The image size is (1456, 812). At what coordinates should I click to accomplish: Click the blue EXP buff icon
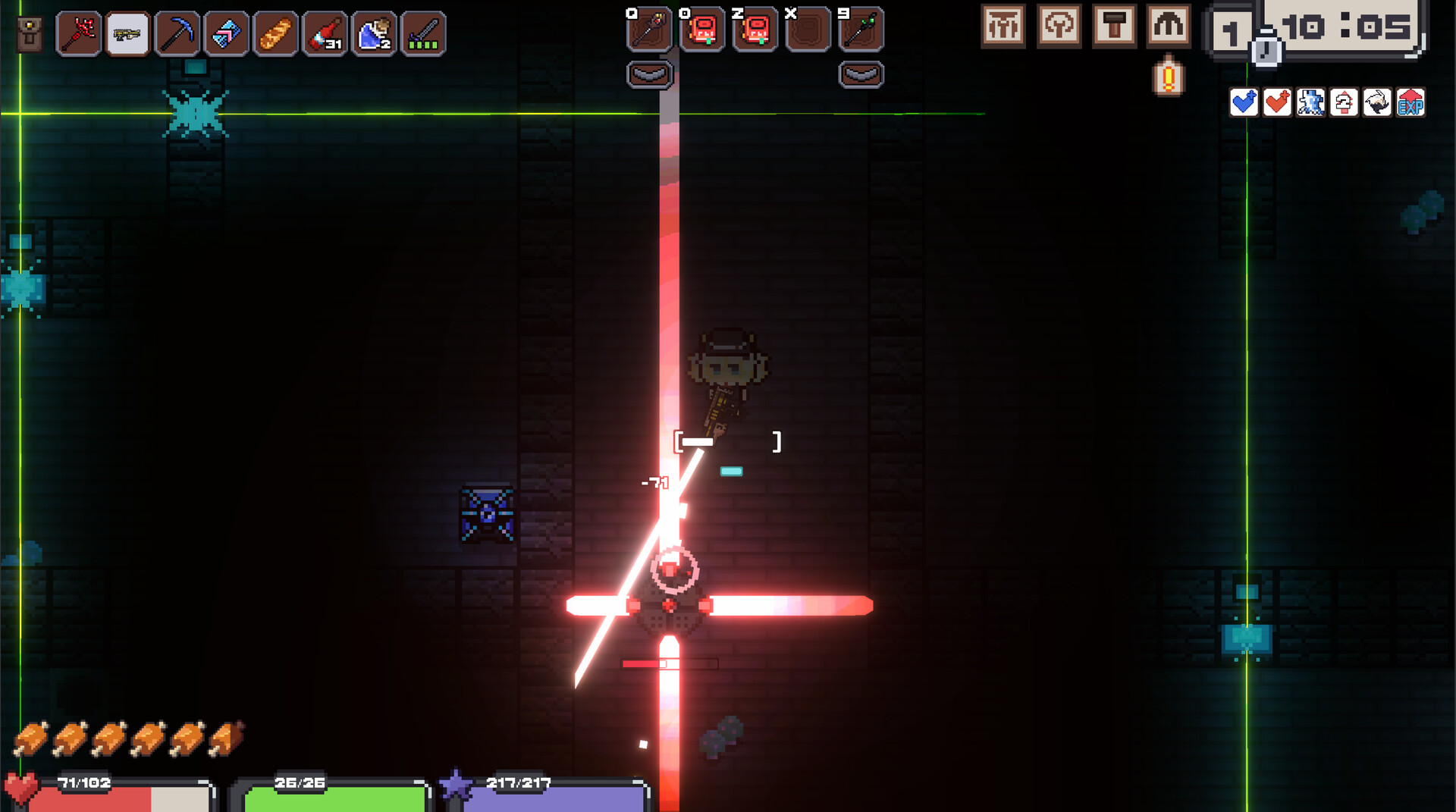tap(1410, 104)
